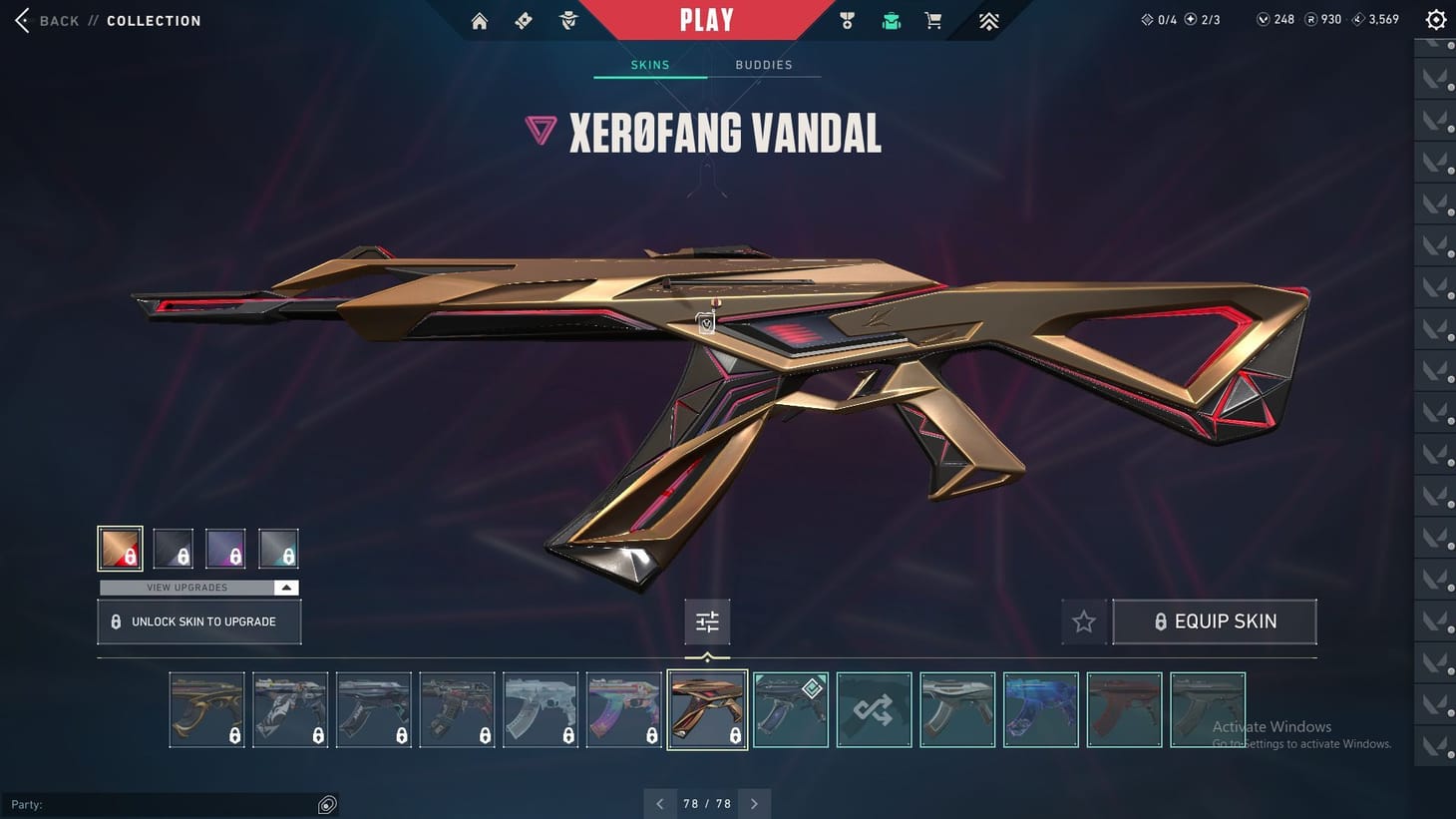Open the Career medal icon
Image resolution: width=1456 pixels, height=819 pixels.
click(847, 20)
